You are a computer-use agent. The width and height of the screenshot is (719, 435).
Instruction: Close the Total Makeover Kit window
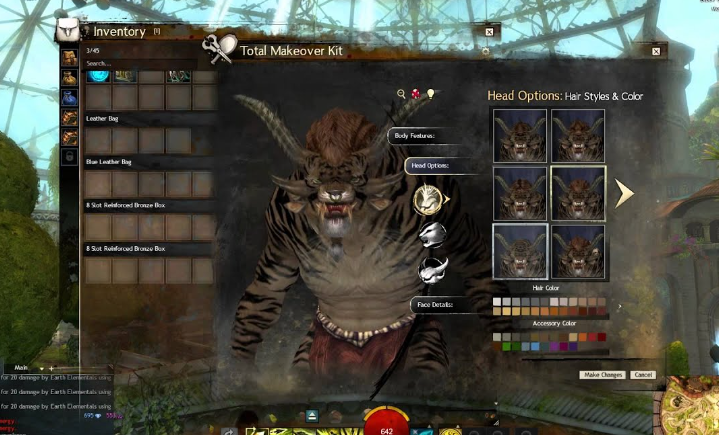pos(656,50)
